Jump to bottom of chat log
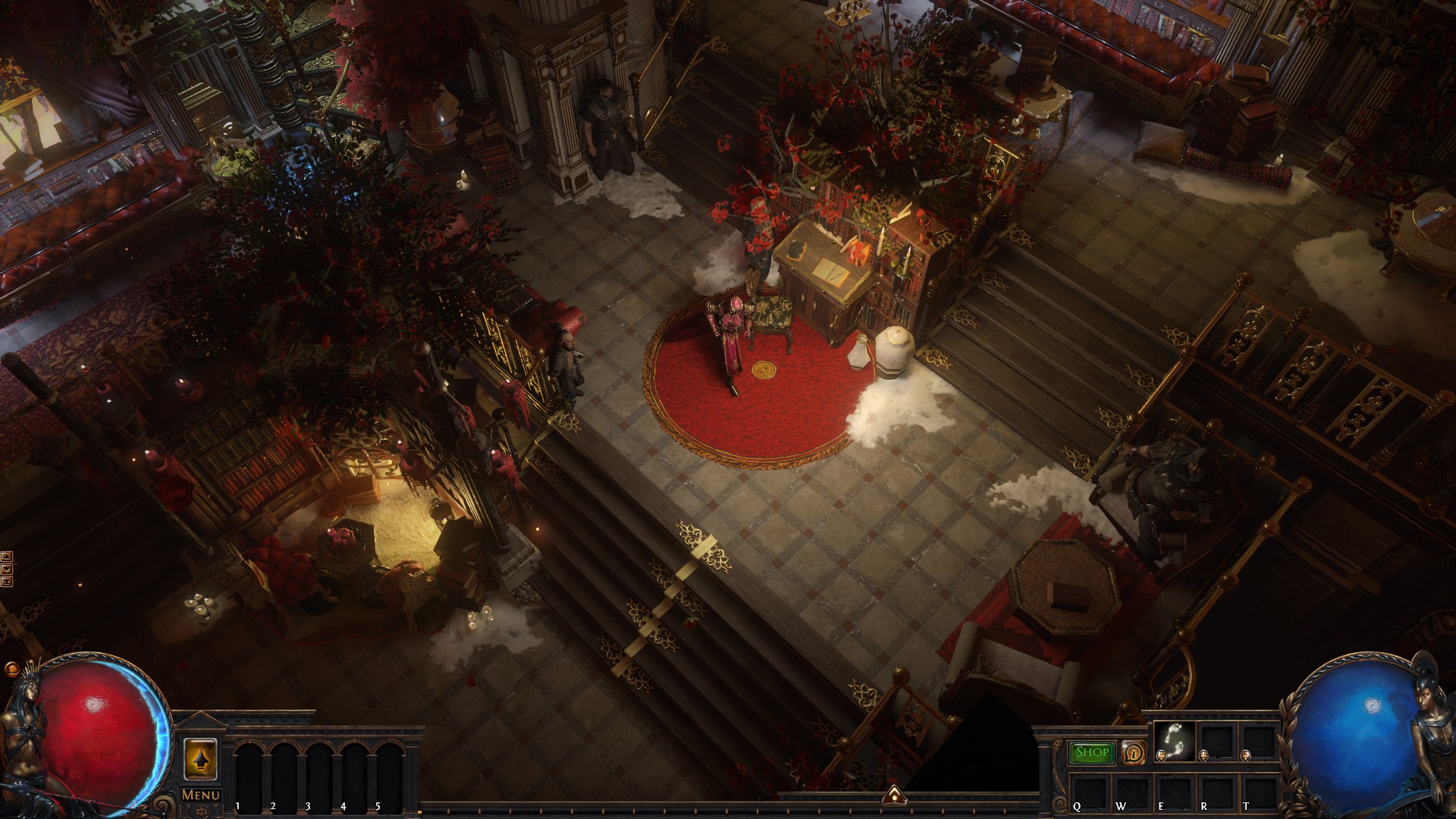 click(7, 582)
